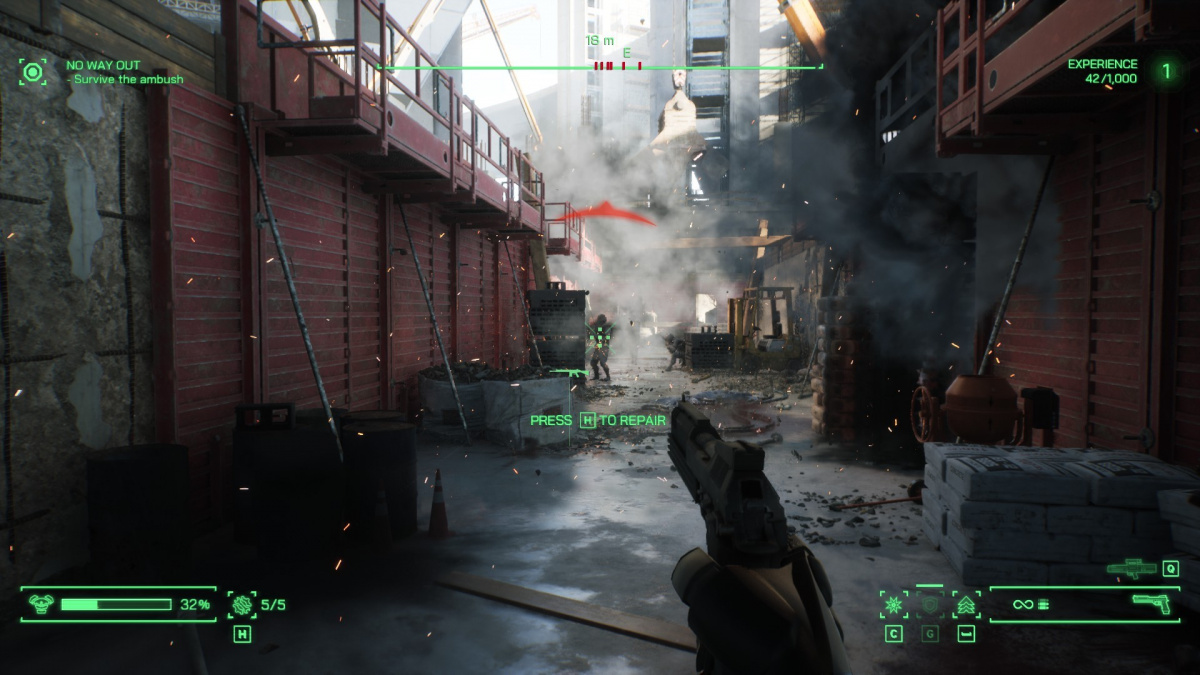Activate the starburst shockwave ability
1200x675 pixels.
click(x=893, y=604)
